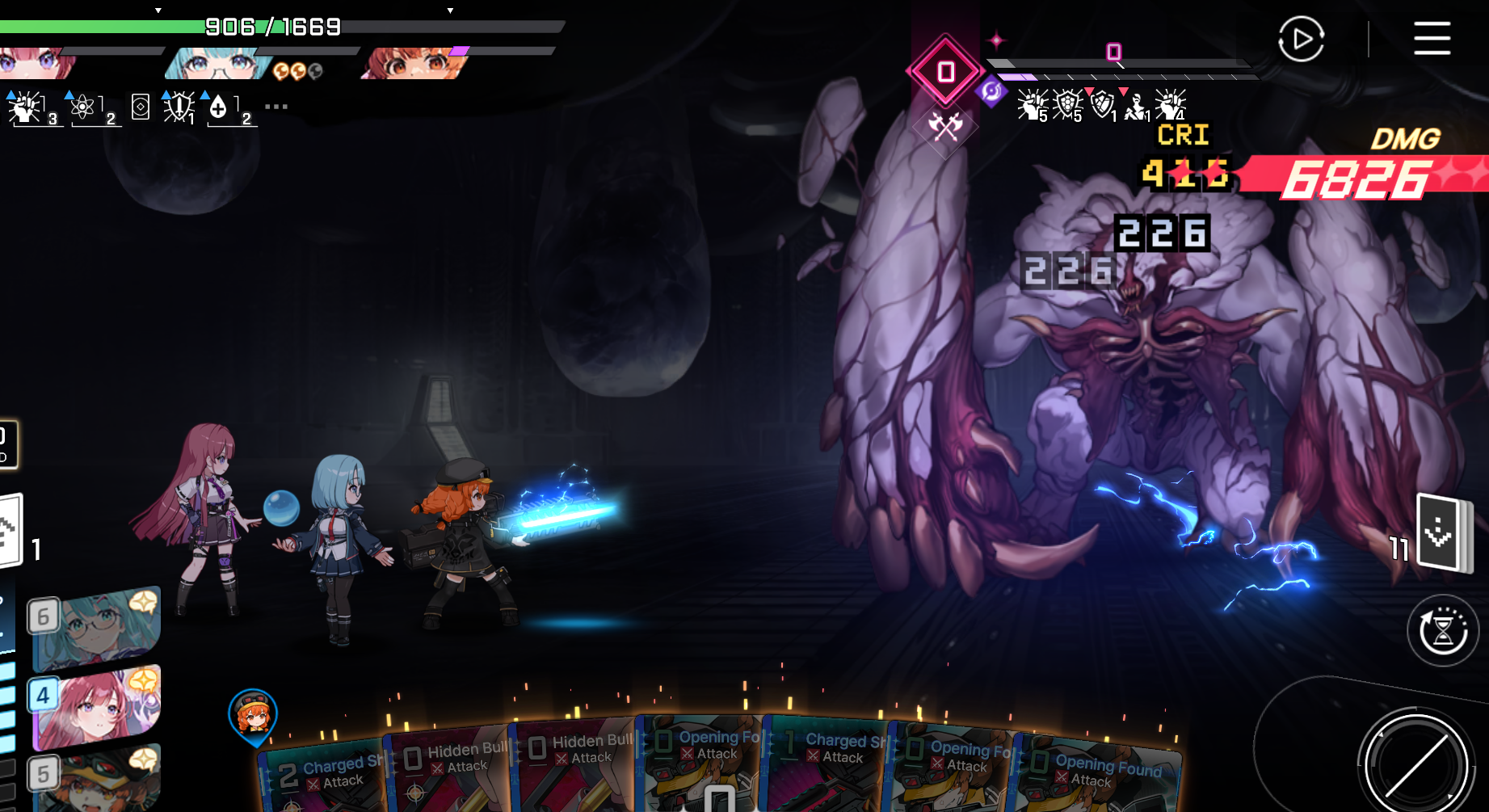
Task: Open the hamburger menu
Action: tap(1432, 39)
